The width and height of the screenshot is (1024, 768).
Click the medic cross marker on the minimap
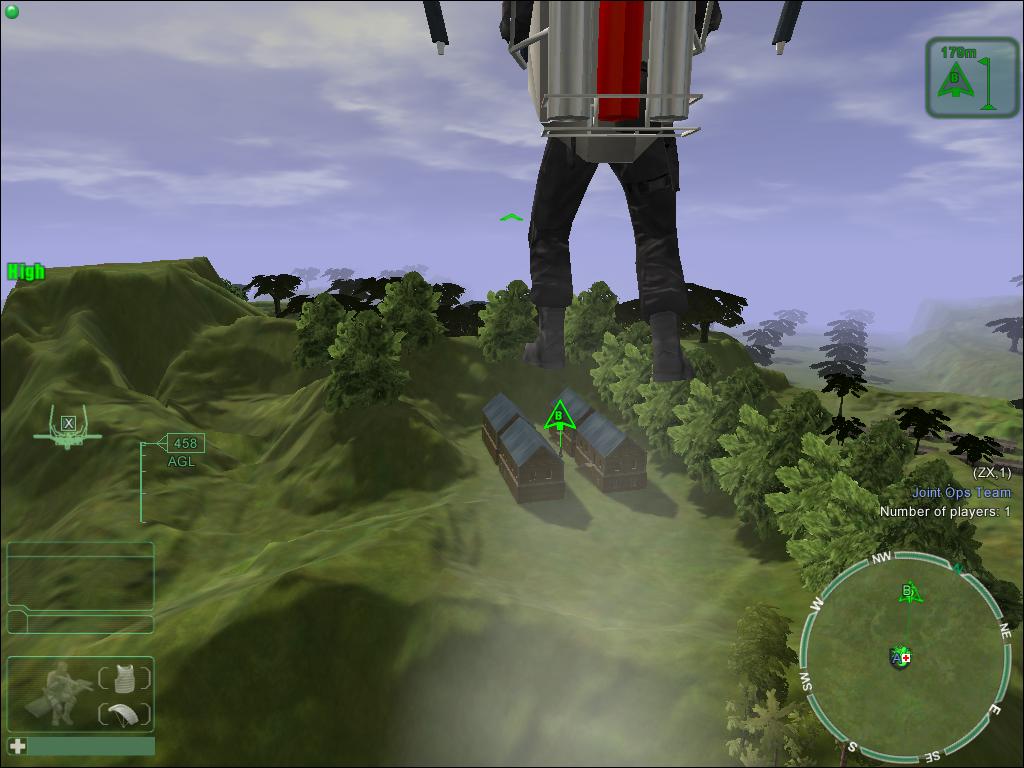click(x=906, y=657)
